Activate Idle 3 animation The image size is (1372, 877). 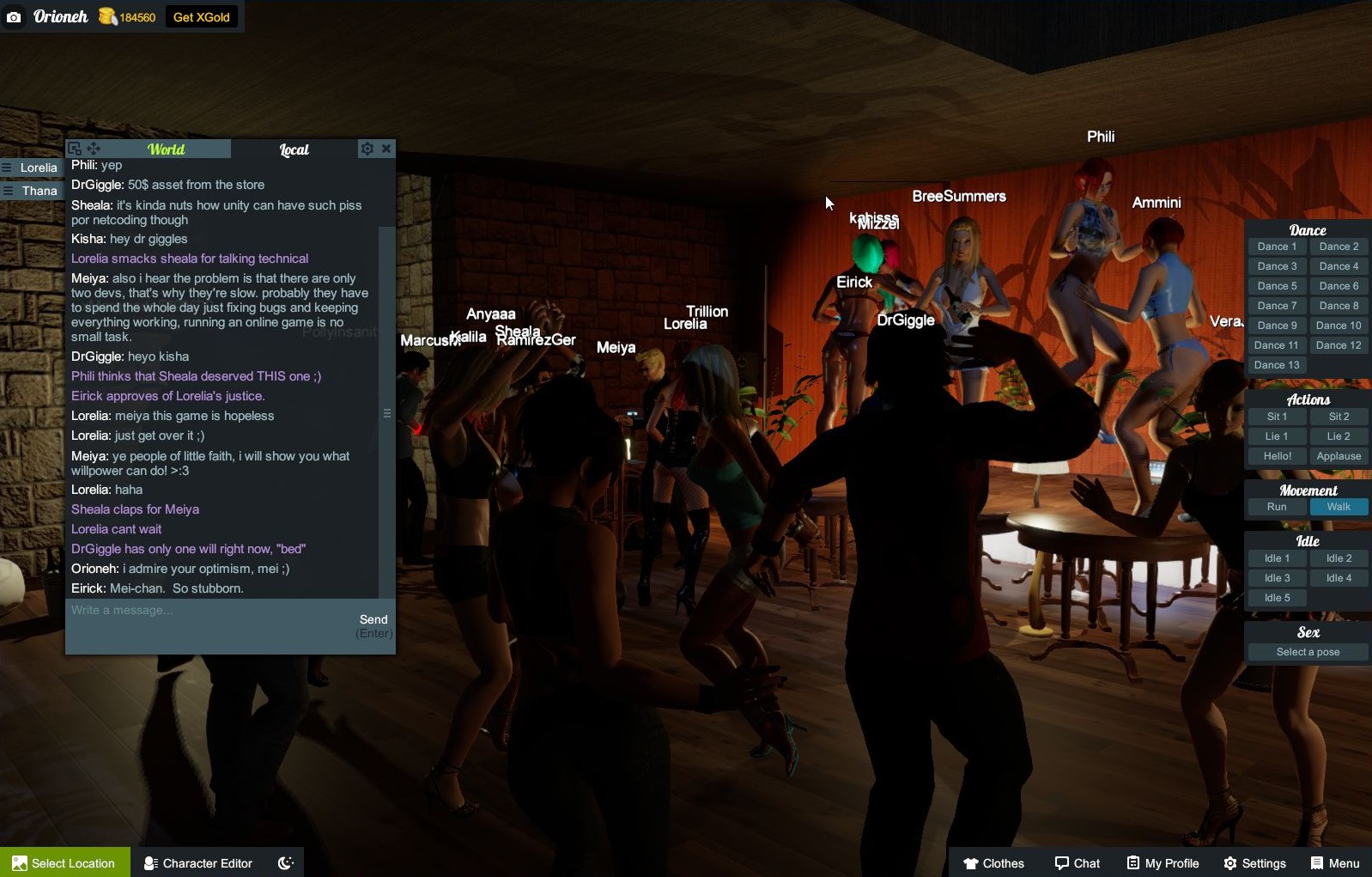tap(1277, 577)
